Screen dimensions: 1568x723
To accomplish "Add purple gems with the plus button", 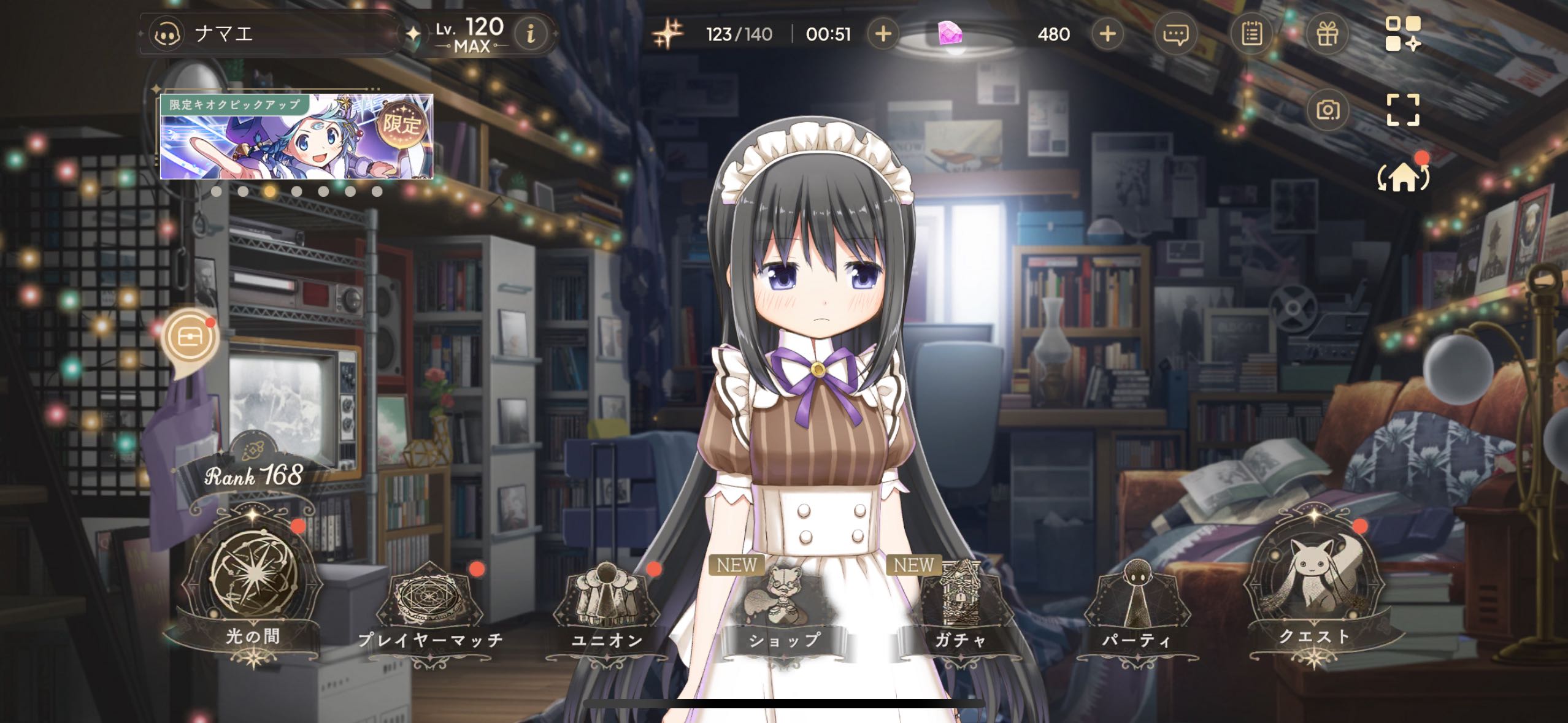I will [x=1107, y=34].
